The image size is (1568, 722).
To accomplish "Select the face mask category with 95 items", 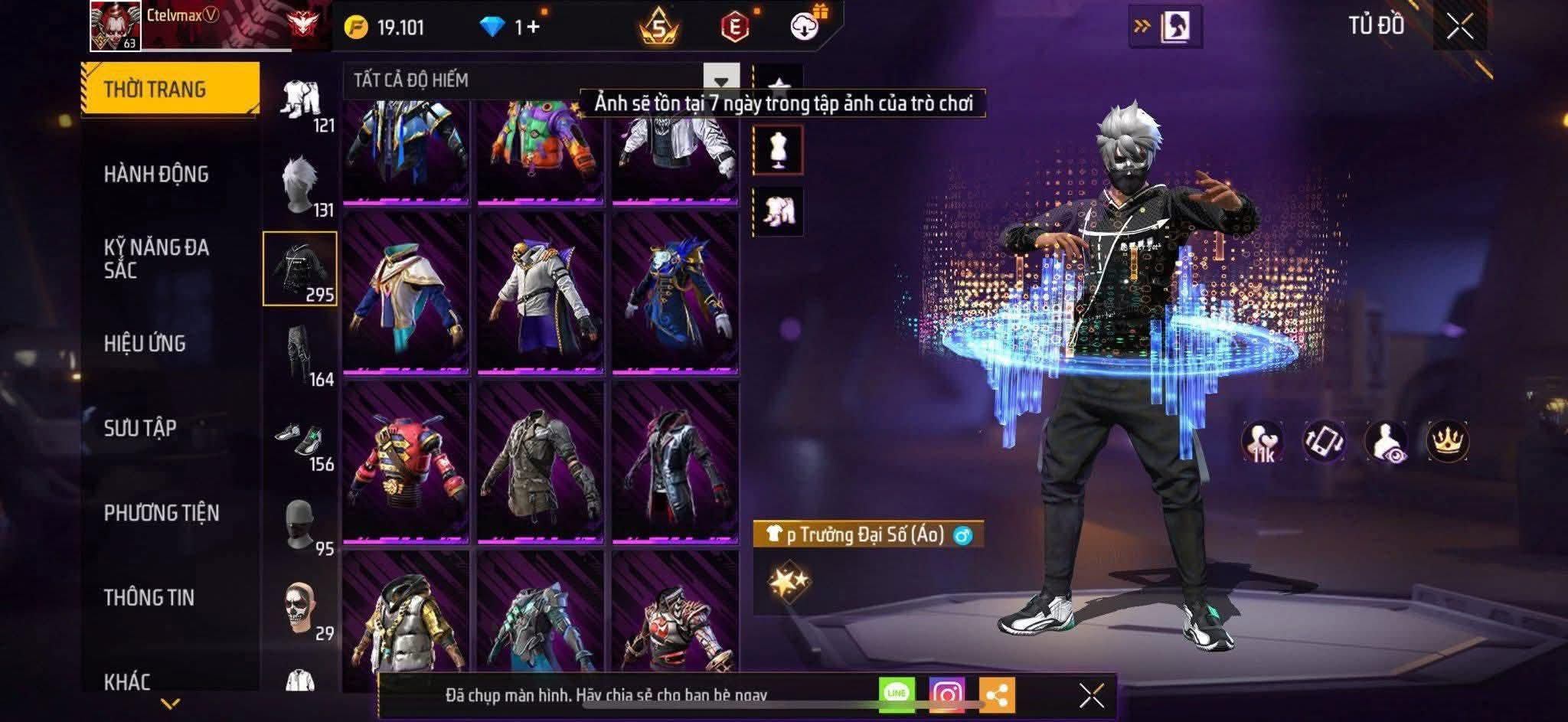I will click(300, 525).
